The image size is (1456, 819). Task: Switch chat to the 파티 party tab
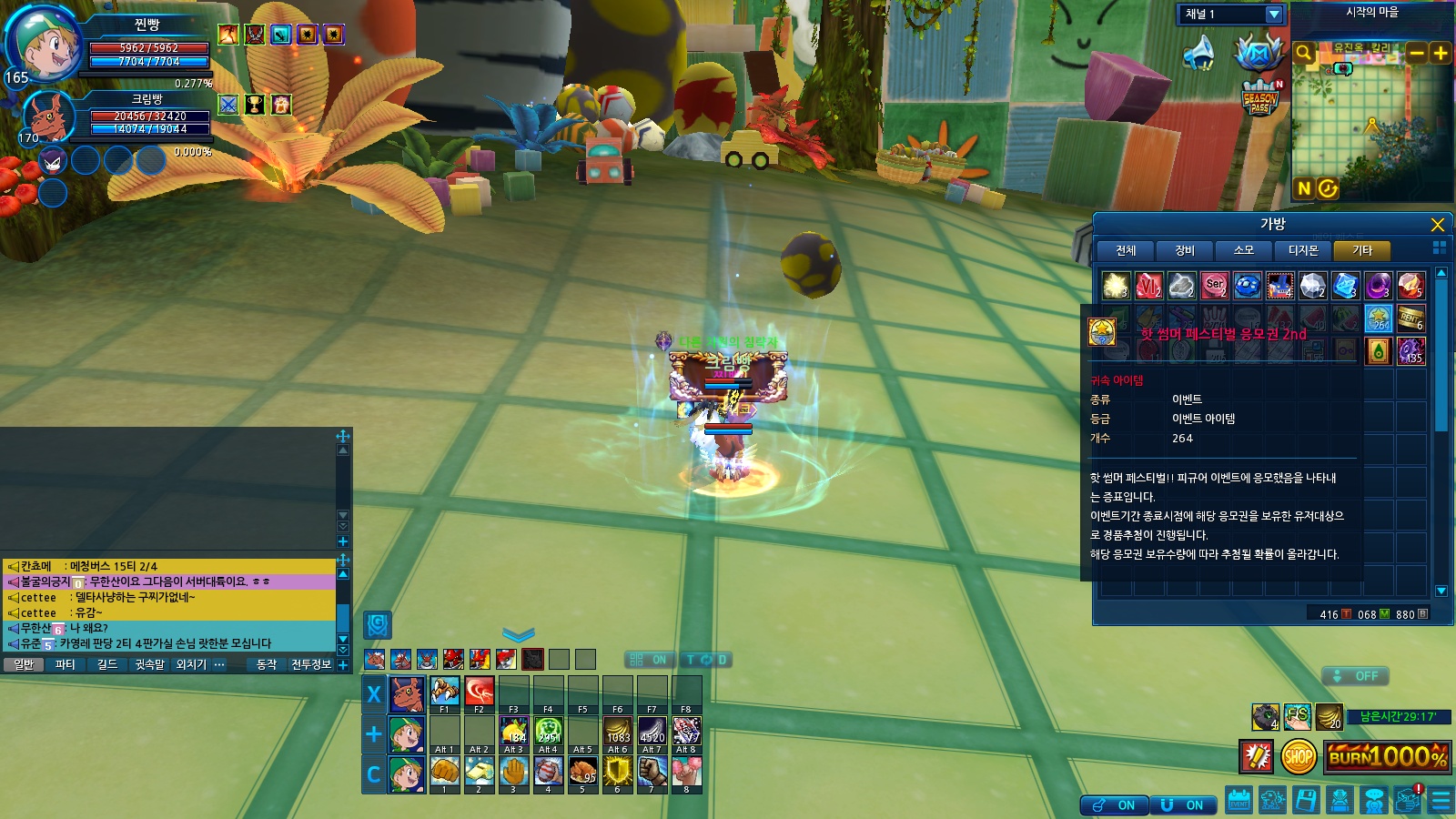click(66, 665)
